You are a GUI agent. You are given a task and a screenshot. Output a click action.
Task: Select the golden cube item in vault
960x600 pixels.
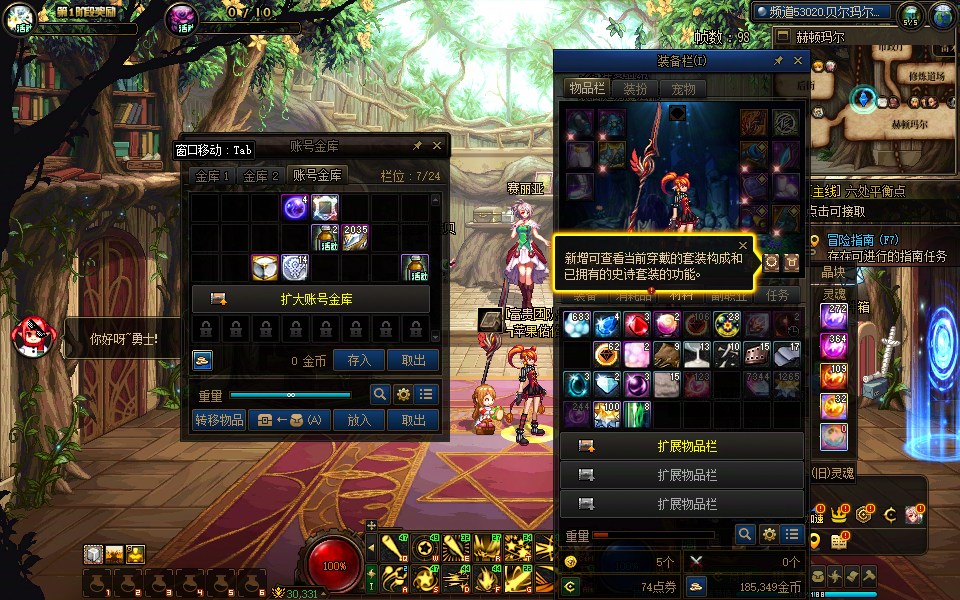tap(265, 267)
